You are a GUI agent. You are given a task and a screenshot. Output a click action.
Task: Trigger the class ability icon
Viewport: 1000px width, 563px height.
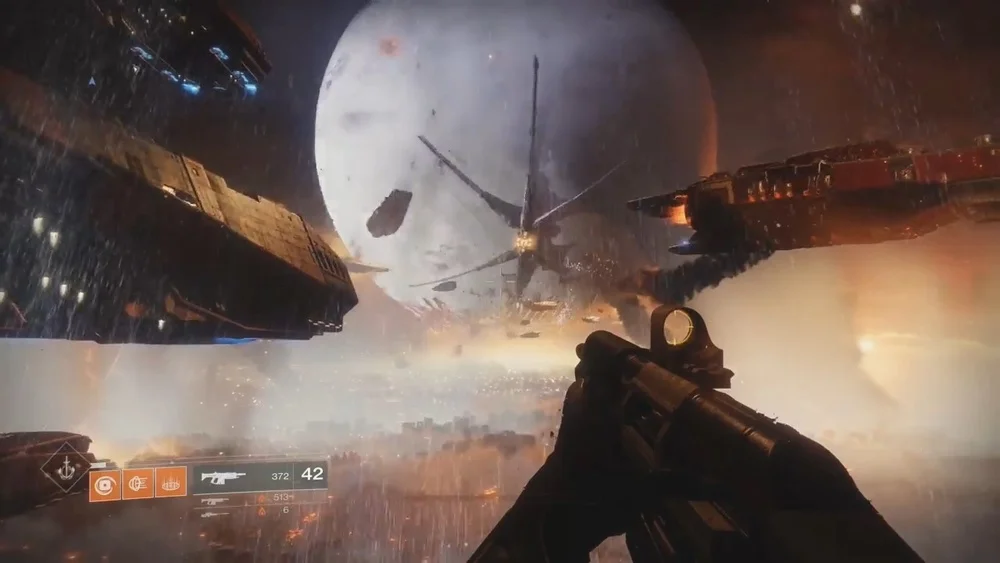pyautogui.click(x=171, y=485)
